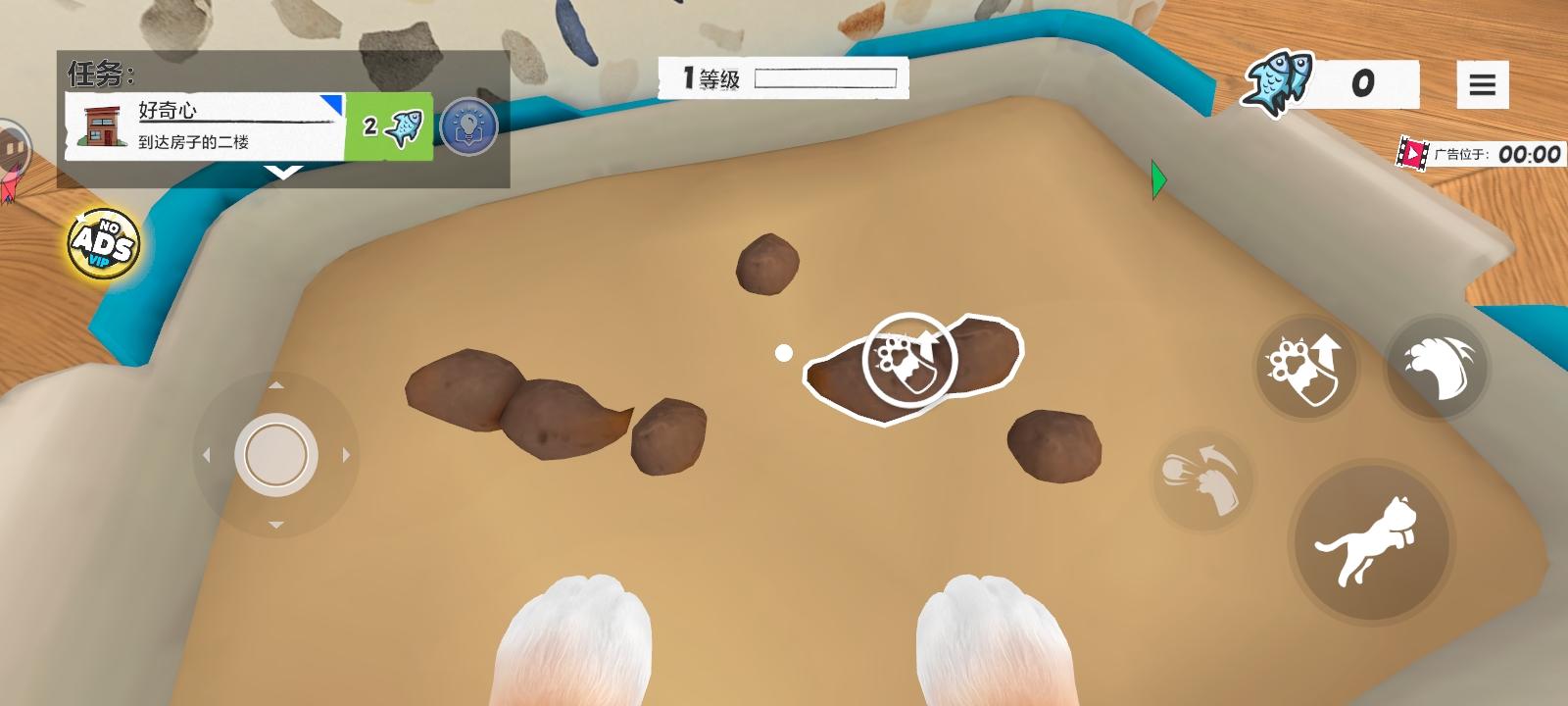Screen dimensions: 1568x706
Task: Tap the paw-and-ball play action icon
Action: click(x=1200, y=480)
